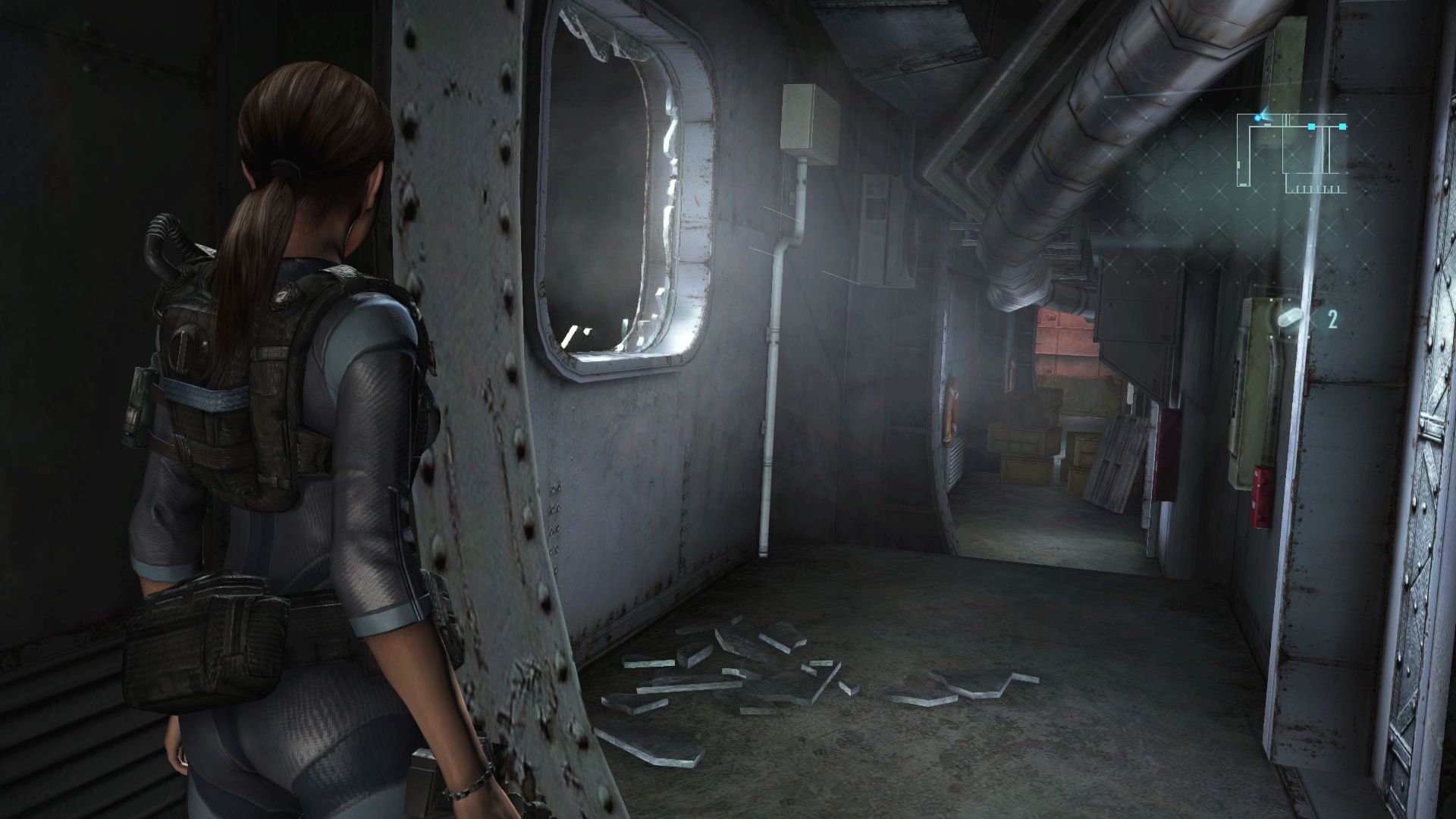Image resolution: width=1456 pixels, height=819 pixels.
Task: Click the item count number 2
Action: (x=1332, y=319)
